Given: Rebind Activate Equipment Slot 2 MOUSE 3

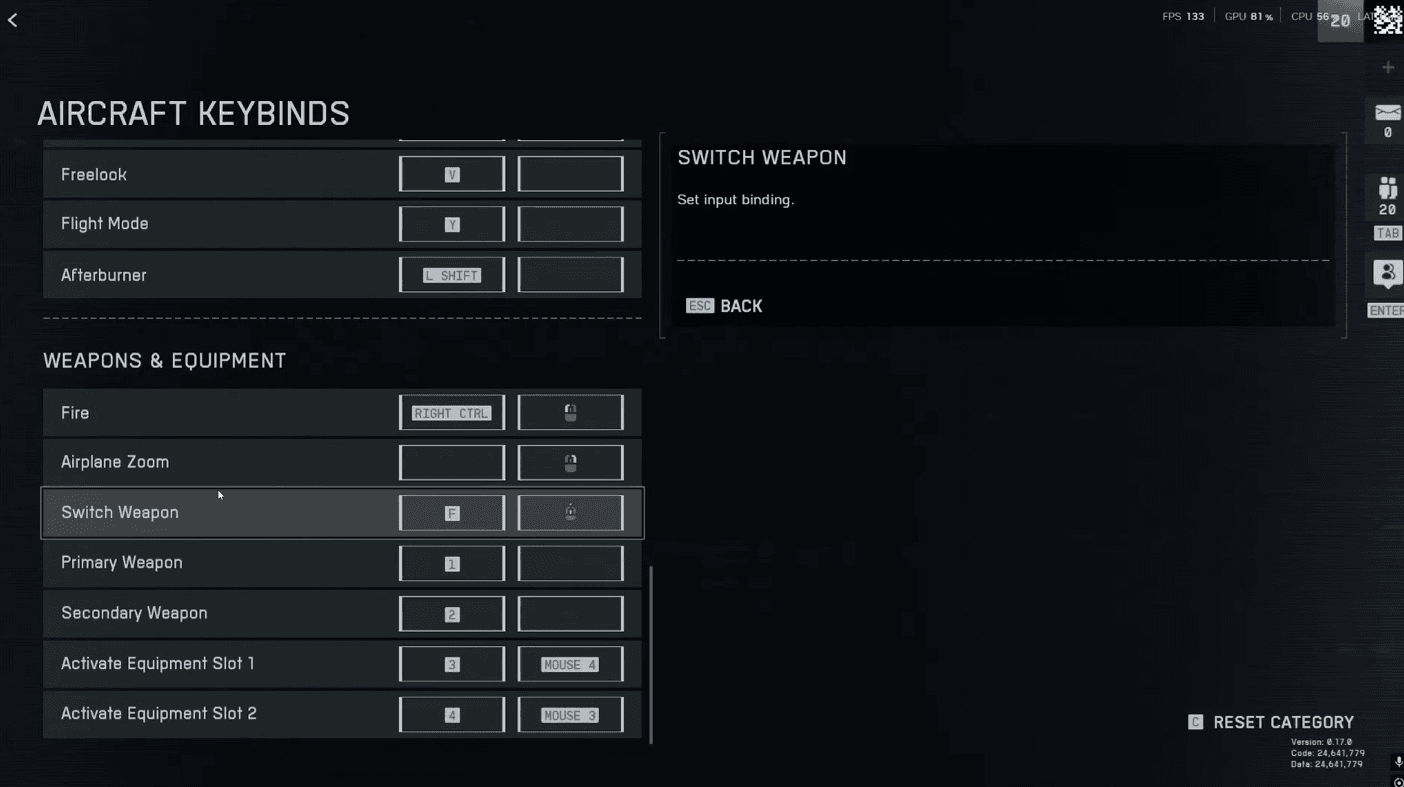Looking at the screenshot, I should [570, 715].
